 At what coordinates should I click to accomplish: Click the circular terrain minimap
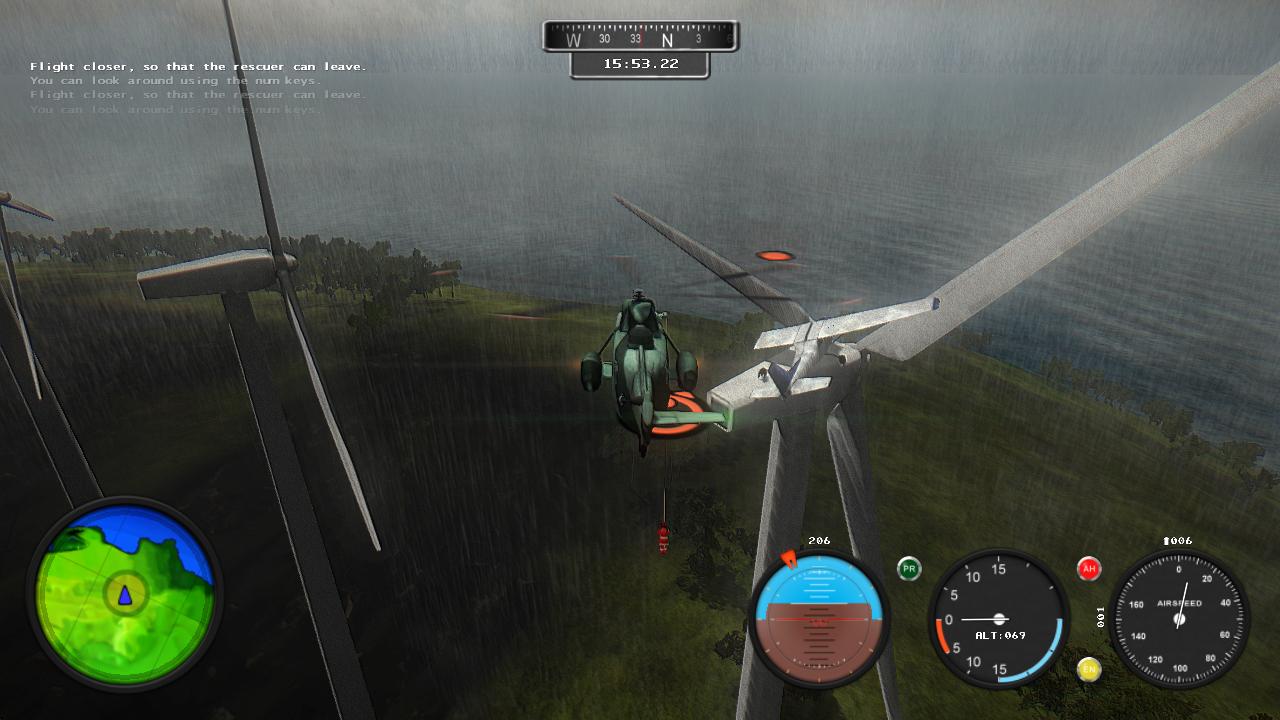[125, 594]
